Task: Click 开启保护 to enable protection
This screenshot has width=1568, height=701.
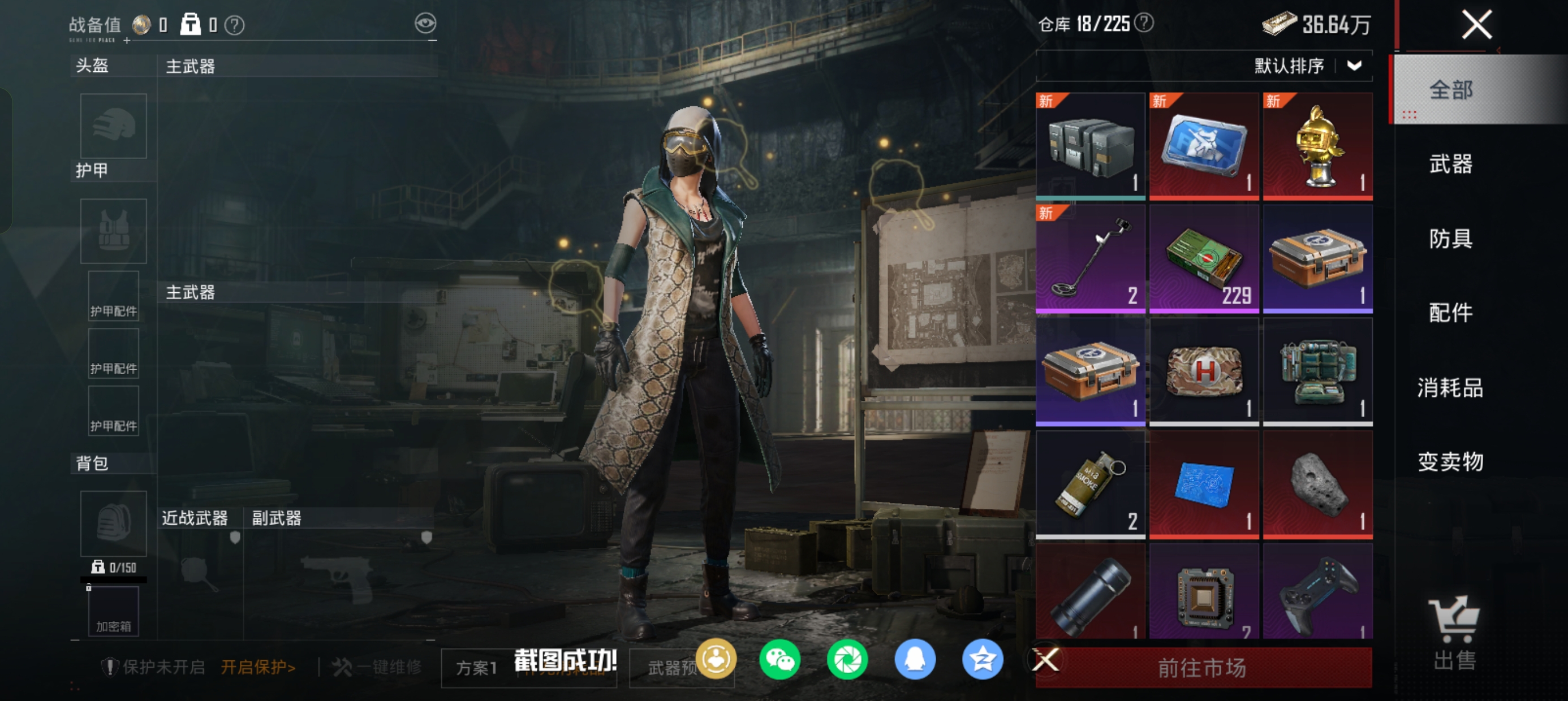Action: (x=258, y=668)
